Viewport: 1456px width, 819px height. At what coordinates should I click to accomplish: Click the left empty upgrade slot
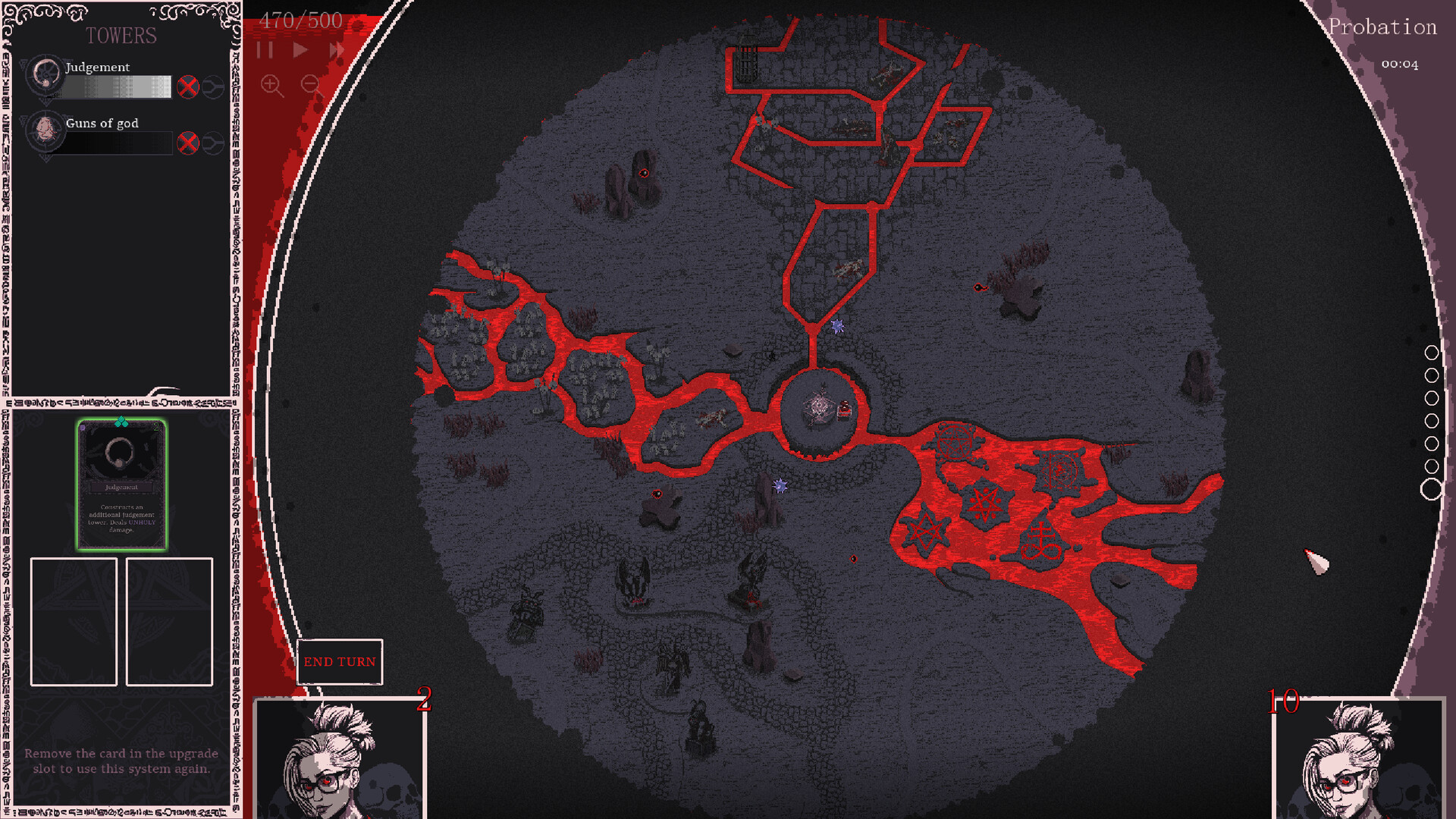point(73,620)
